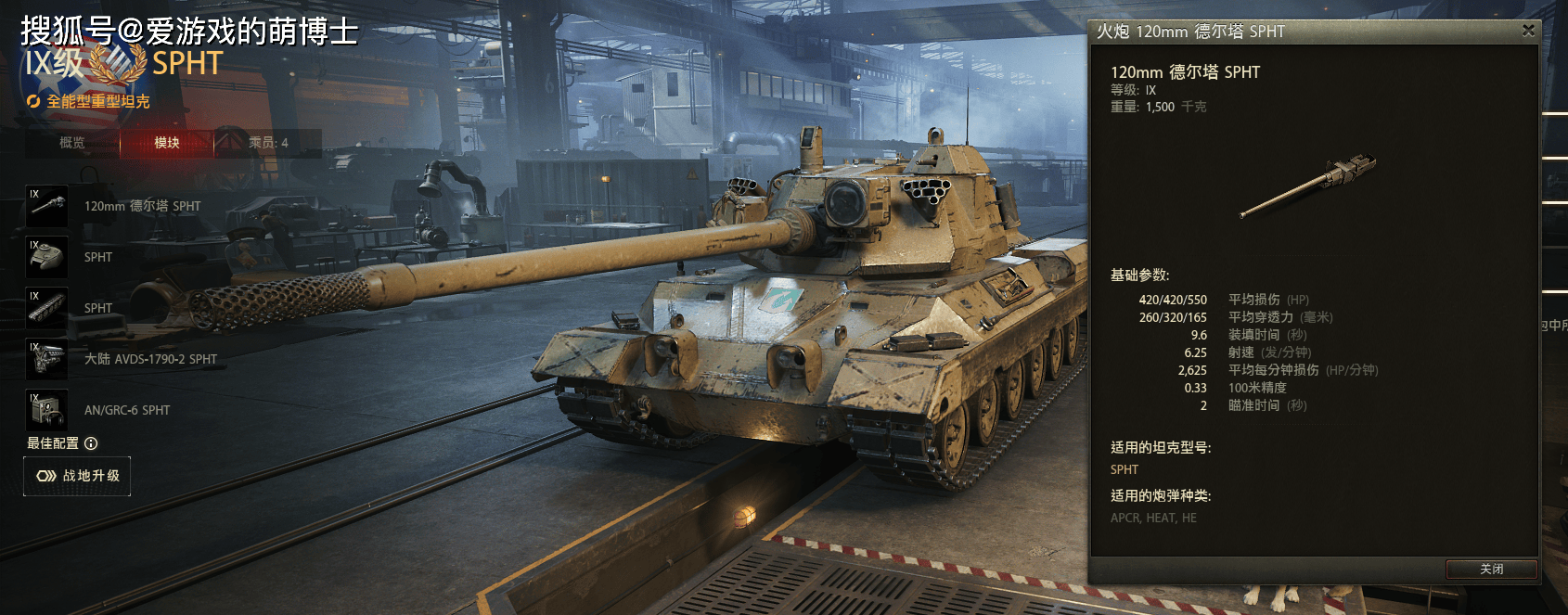
Task: Open the SPHT compatible tank link
Action: click(1125, 469)
